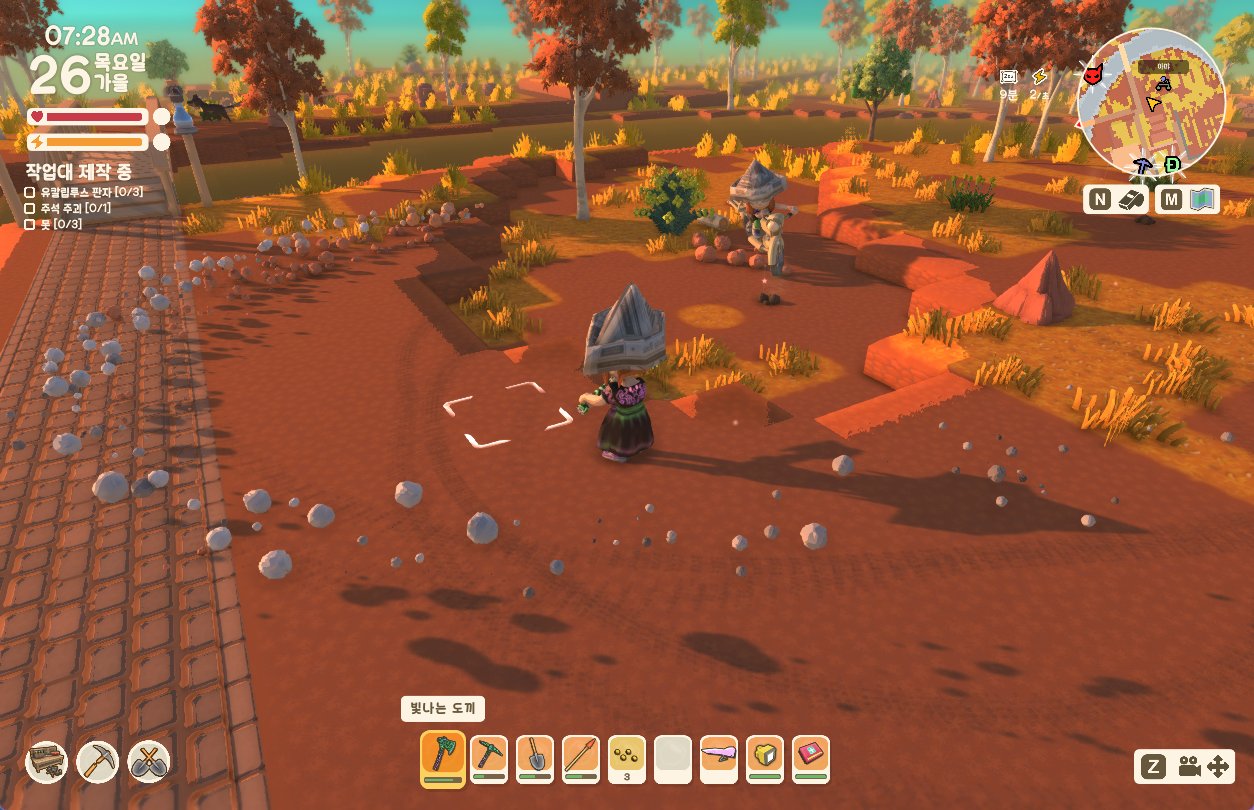Activate the whistle button
The width and height of the screenshot is (1254, 810).
tap(1116, 200)
